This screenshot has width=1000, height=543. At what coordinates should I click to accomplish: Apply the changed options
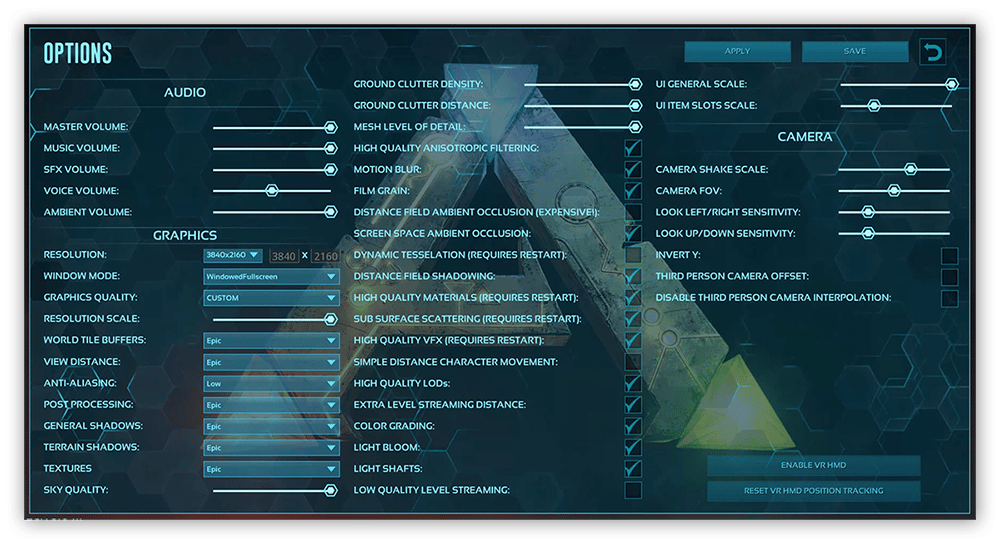pos(737,52)
